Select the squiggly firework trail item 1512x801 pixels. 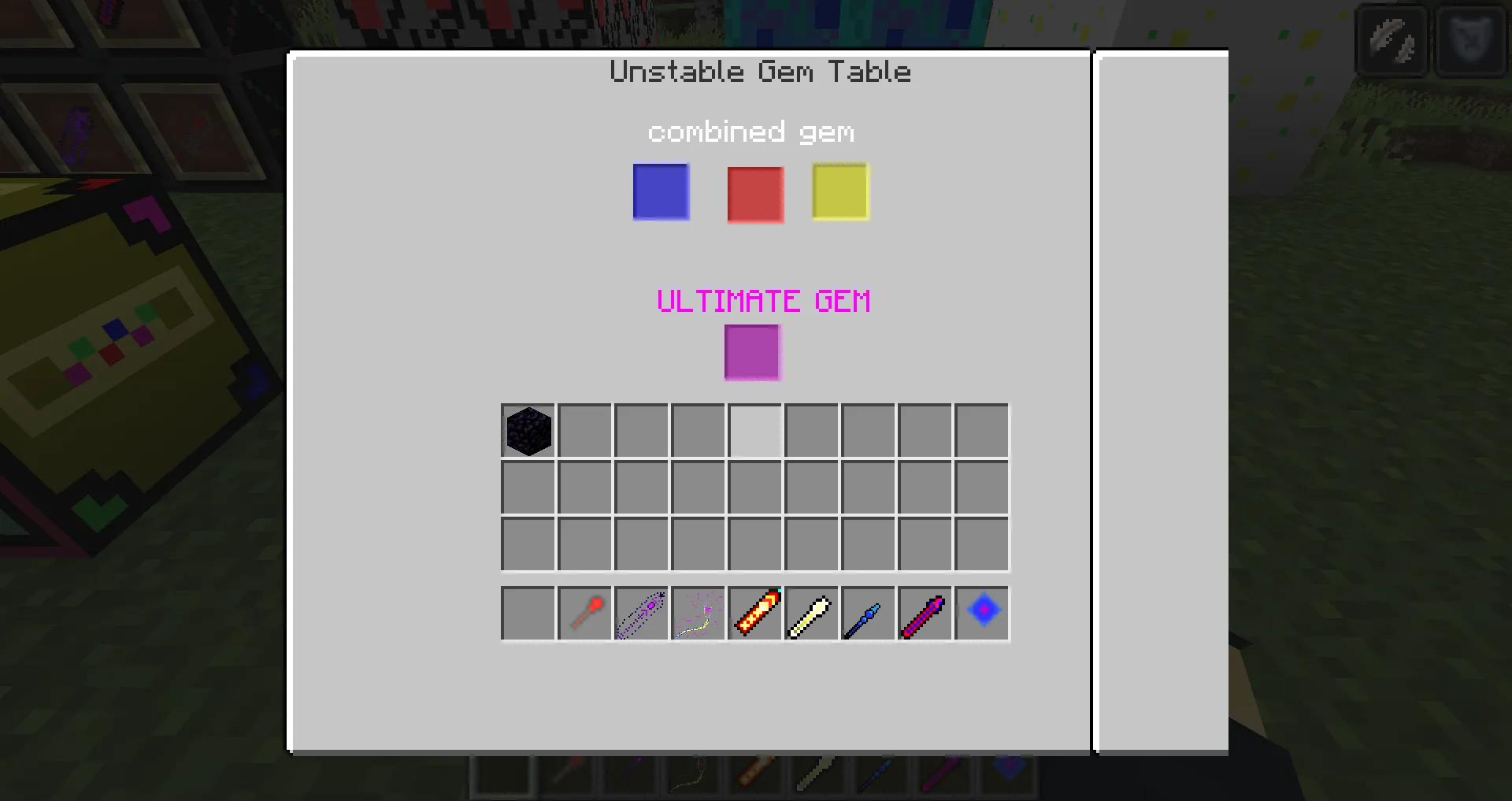pyautogui.click(x=697, y=614)
